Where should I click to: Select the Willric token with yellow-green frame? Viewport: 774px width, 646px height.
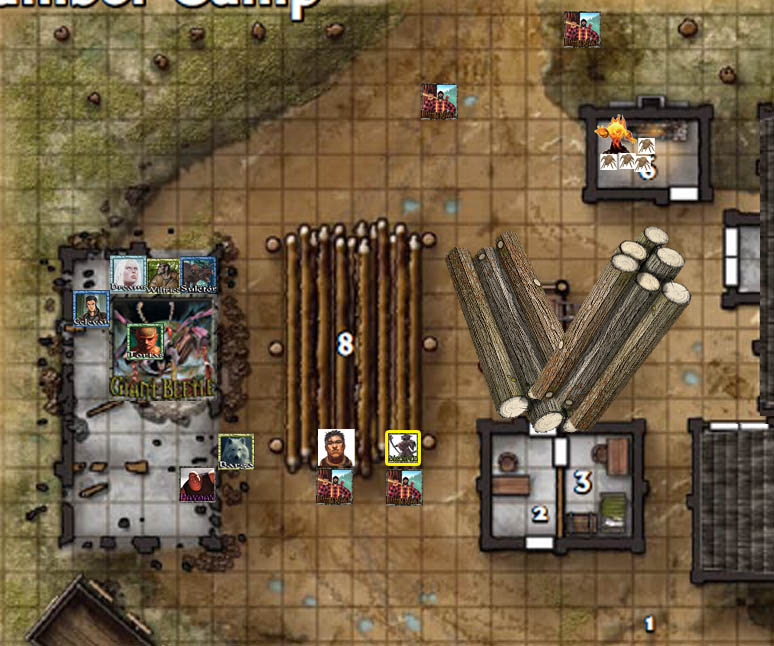(163, 274)
